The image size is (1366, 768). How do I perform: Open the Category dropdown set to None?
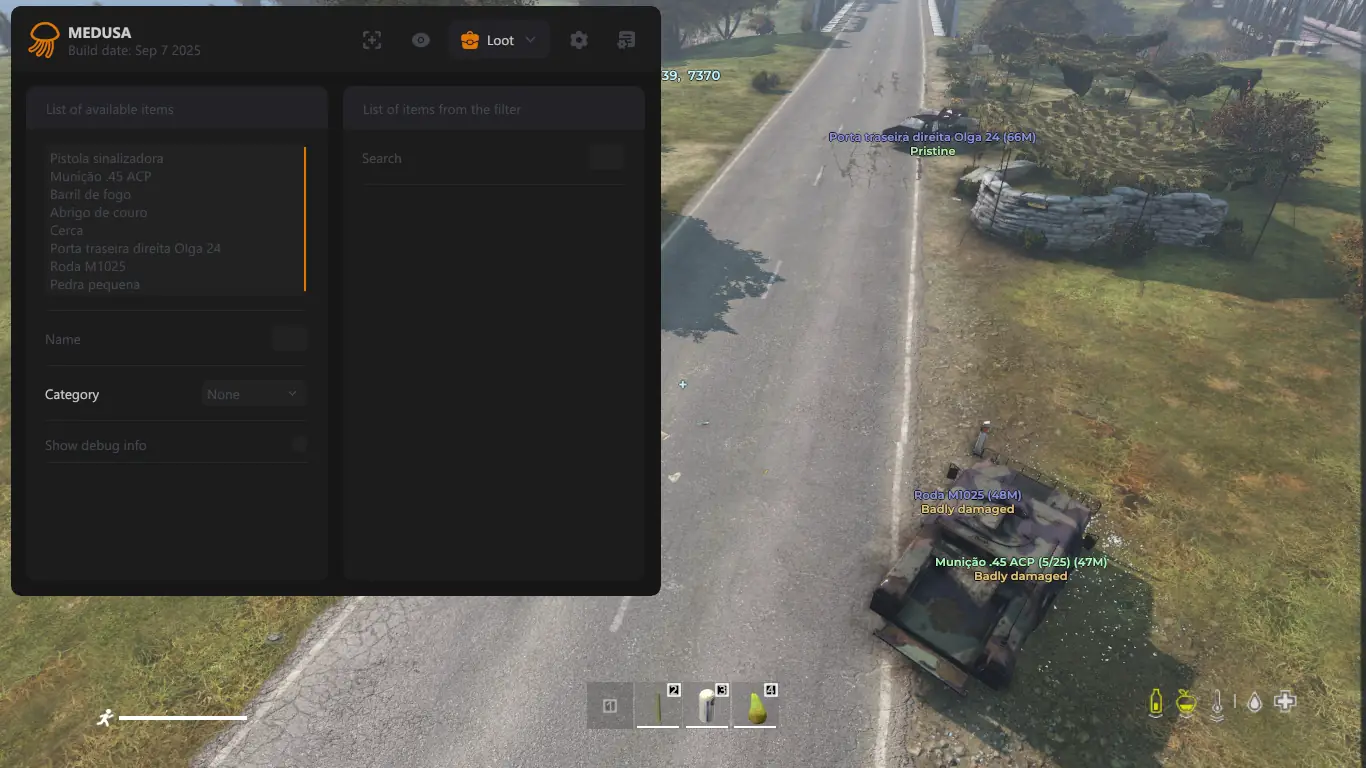253,394
